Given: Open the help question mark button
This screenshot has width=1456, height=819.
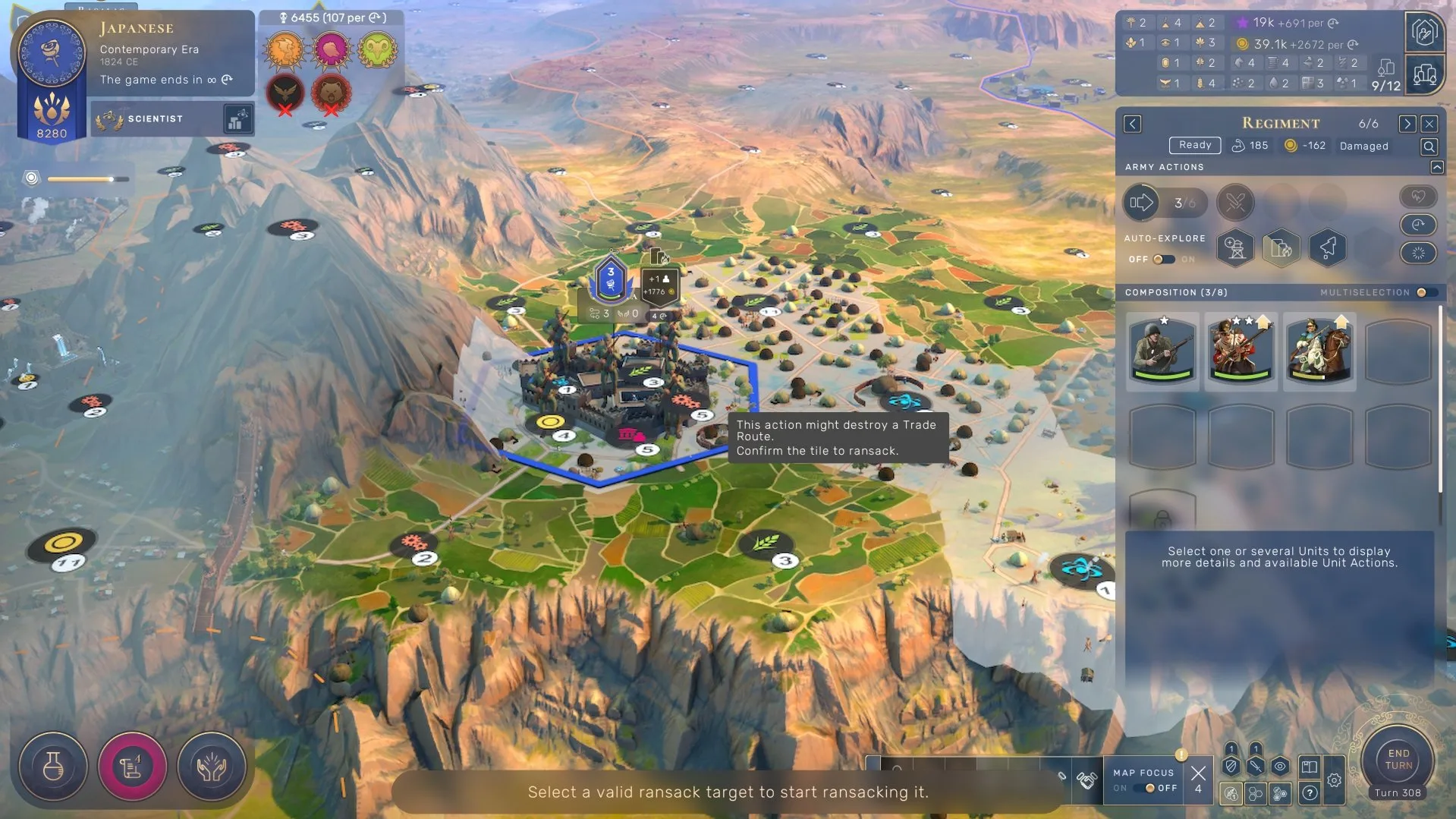Looking at the screenshot, I should tap(1310, 793).
